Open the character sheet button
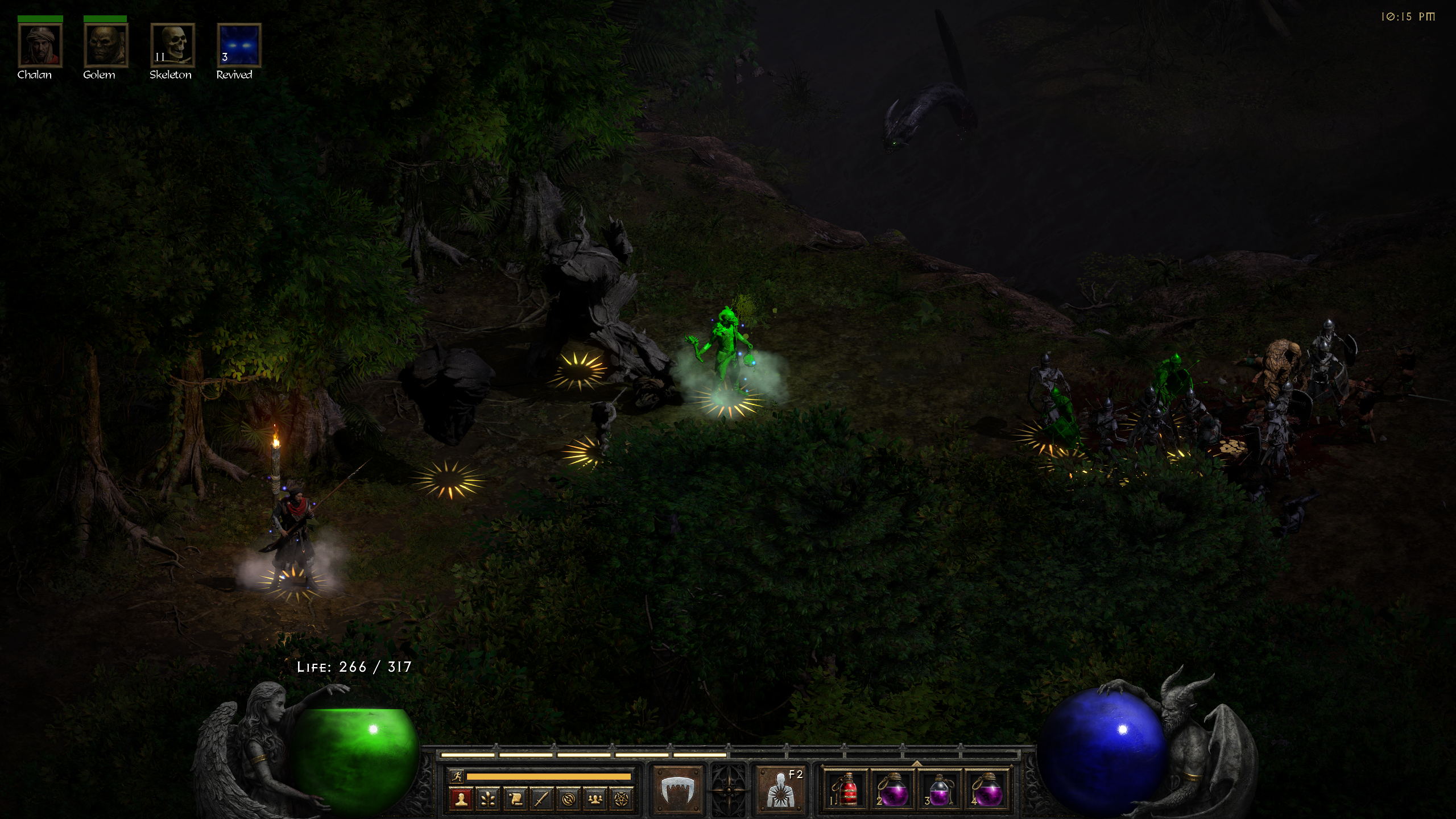This screenshot has height=819, width=1456. [461, 799]
